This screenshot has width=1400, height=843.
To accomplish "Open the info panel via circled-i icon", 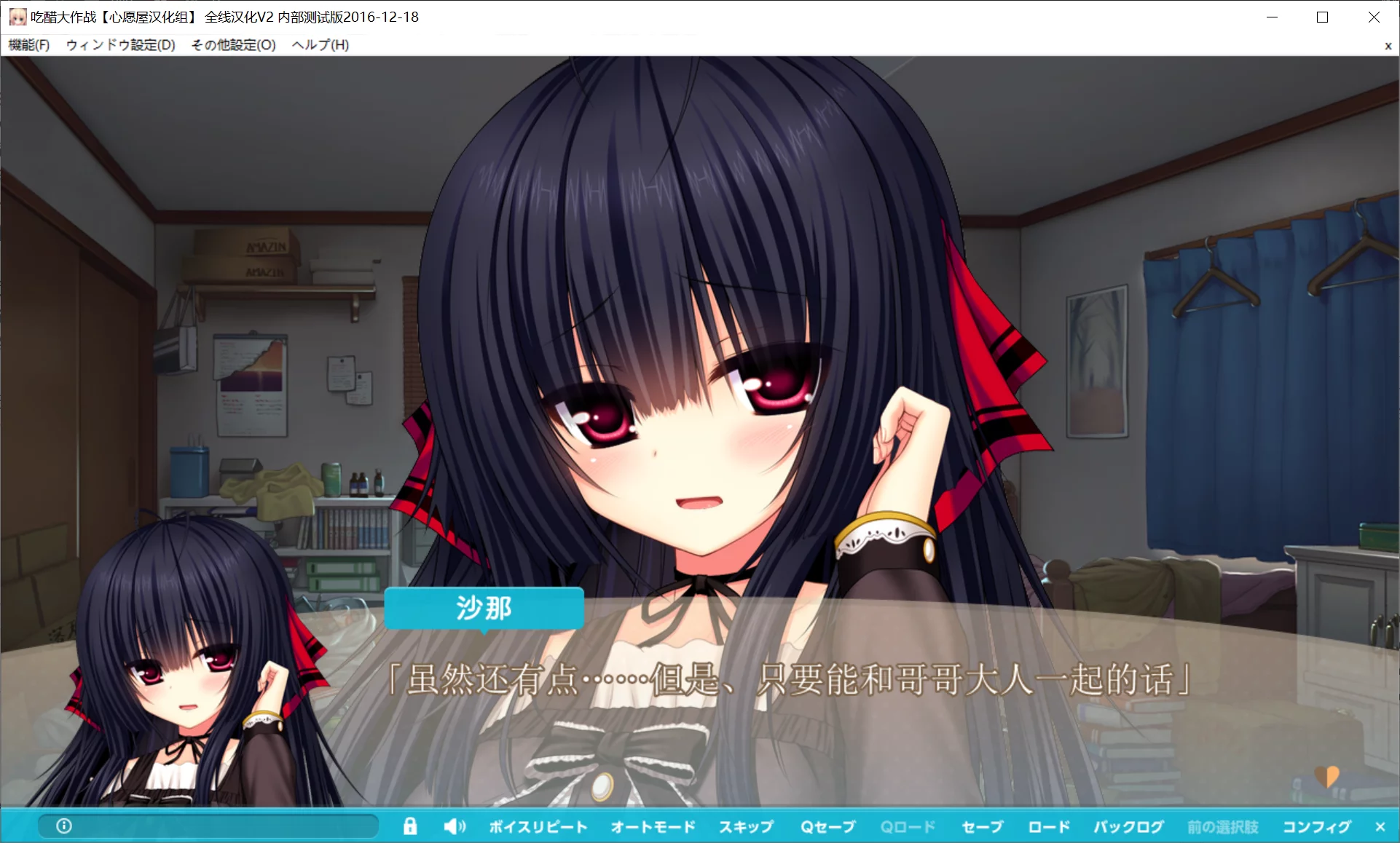I will pyautogui.click(x=64, y=826).
